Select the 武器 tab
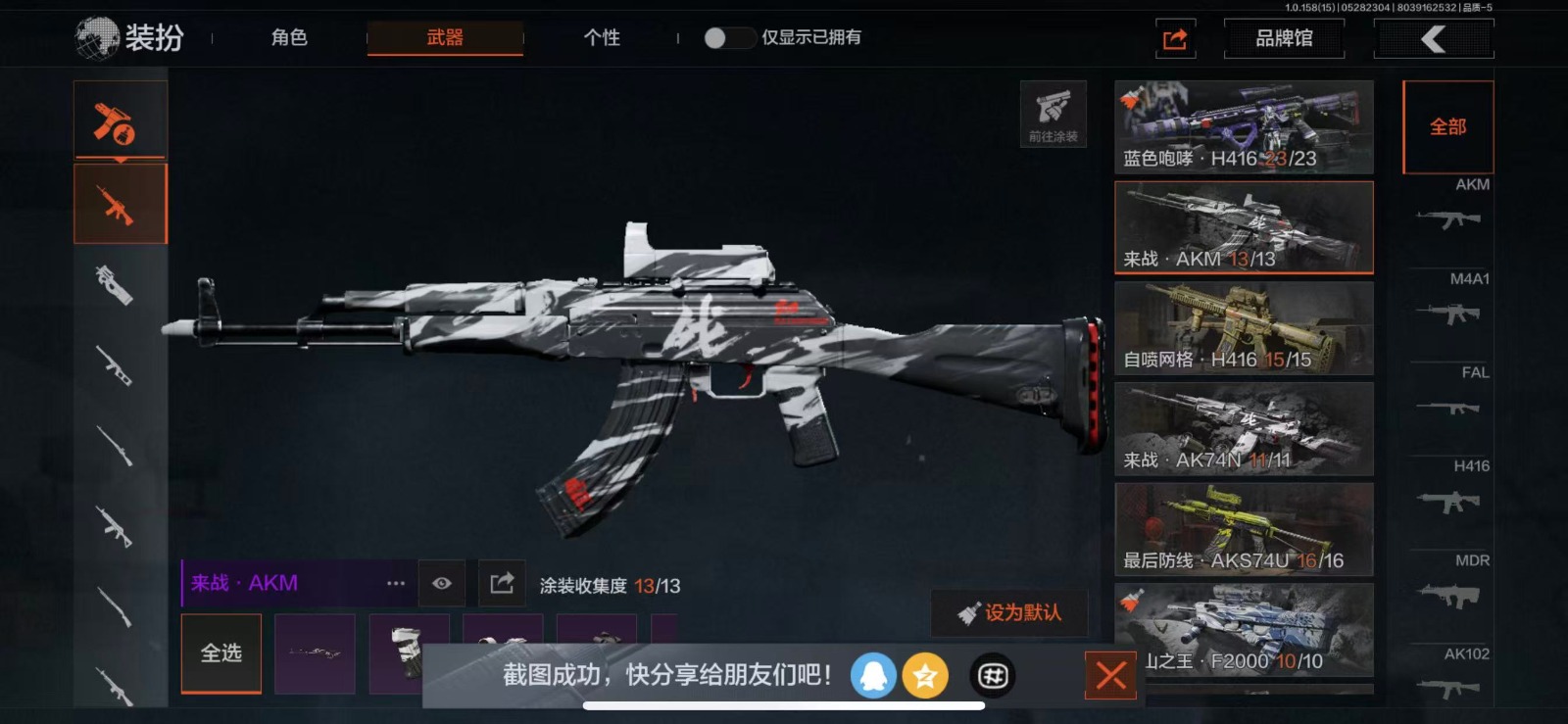The image size is (1568, 724). click(445, 38)
